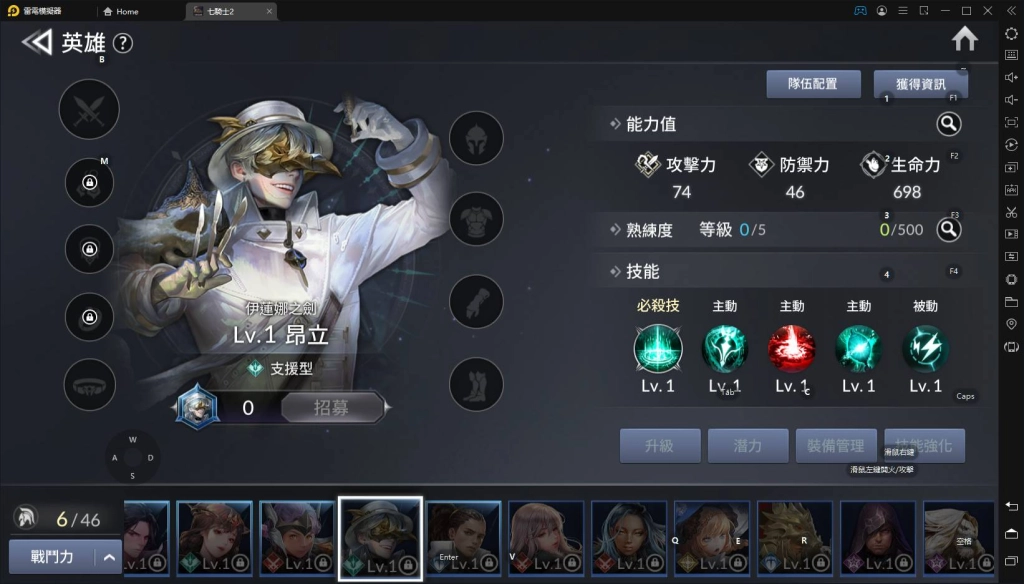
Task: Inspect 能力值 with the magnifier icon
Action: 948,124
